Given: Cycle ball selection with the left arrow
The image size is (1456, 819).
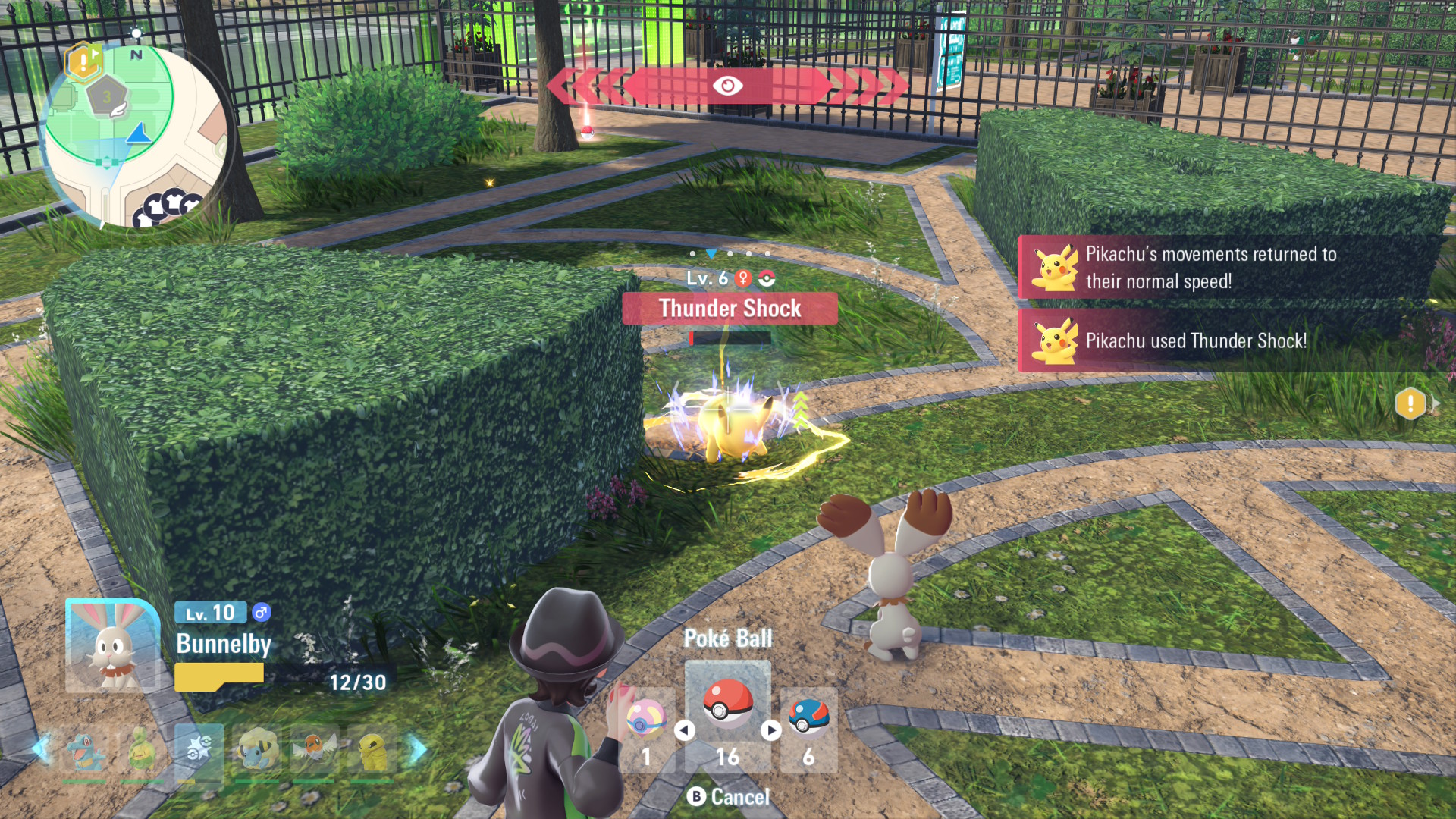Looking at the screenshot, I should click(685, 730).
